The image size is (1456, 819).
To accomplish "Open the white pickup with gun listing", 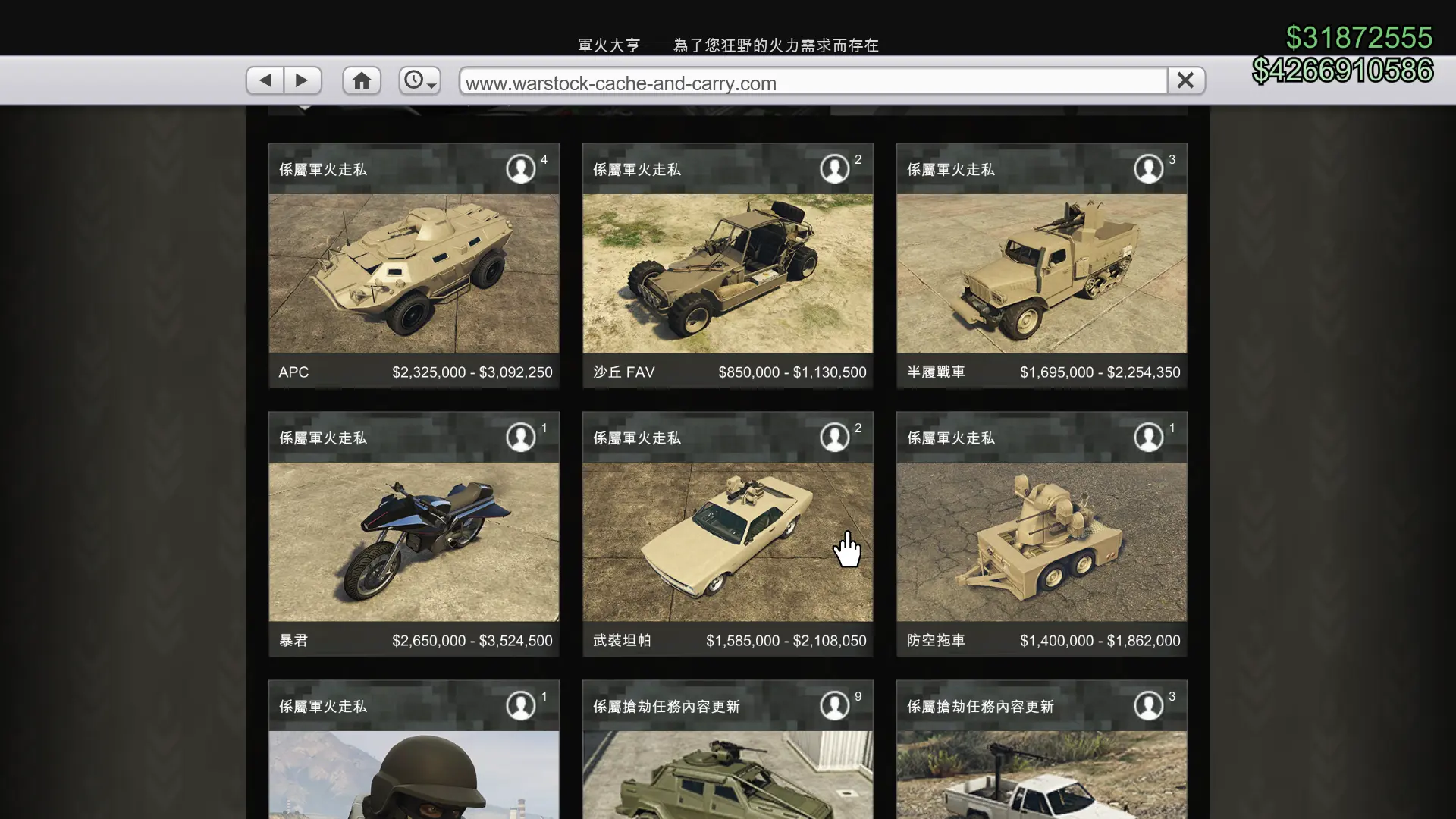I will (x=1041, y=773).
